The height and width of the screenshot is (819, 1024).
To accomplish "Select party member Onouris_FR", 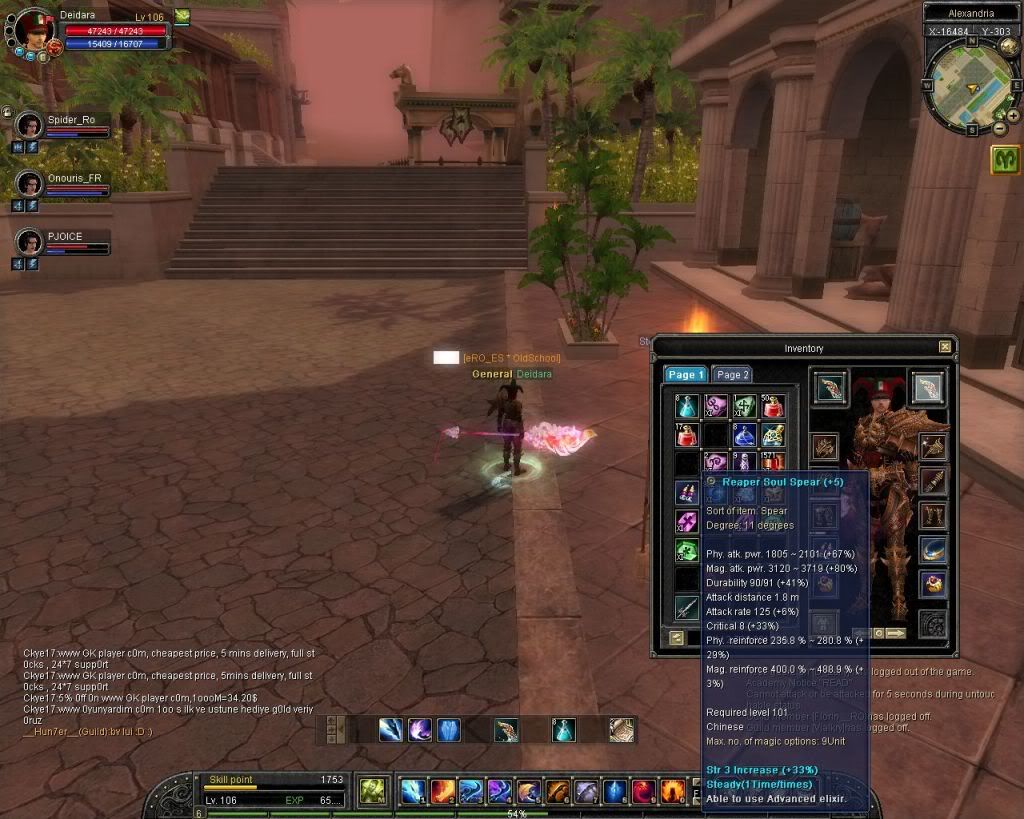I will click(x=30, y=184).
